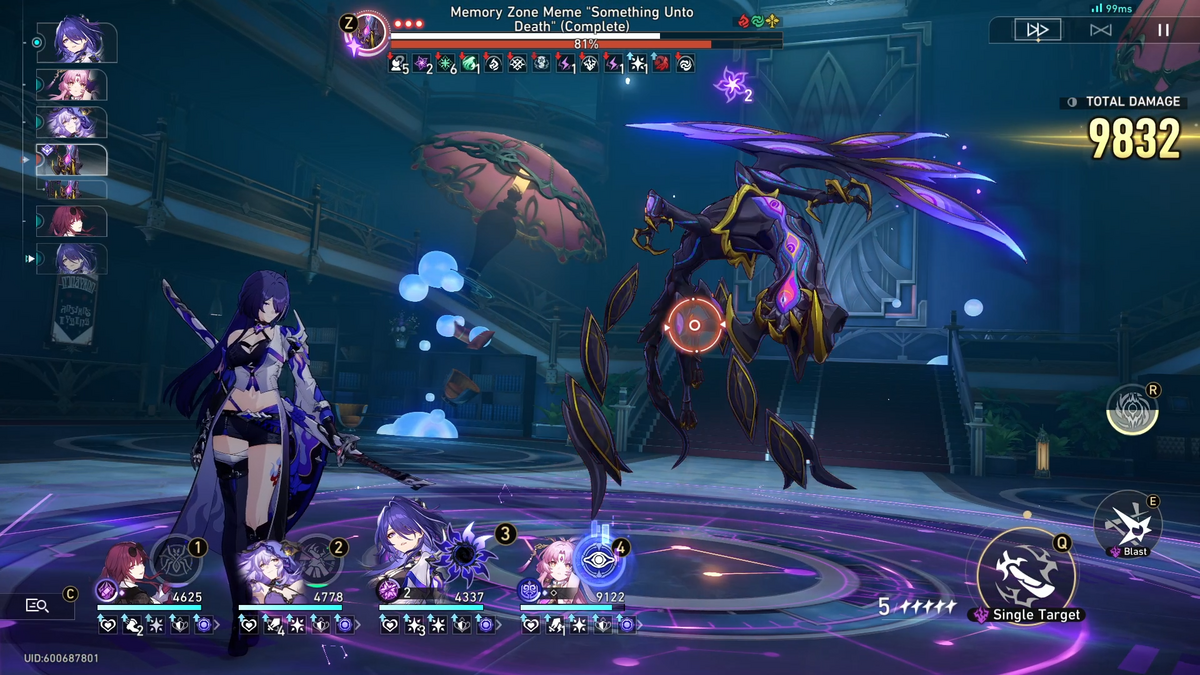Toggle auto-battle mode
The height and width of the screenshot is (675, 1200).
[x=1101, y=30]
